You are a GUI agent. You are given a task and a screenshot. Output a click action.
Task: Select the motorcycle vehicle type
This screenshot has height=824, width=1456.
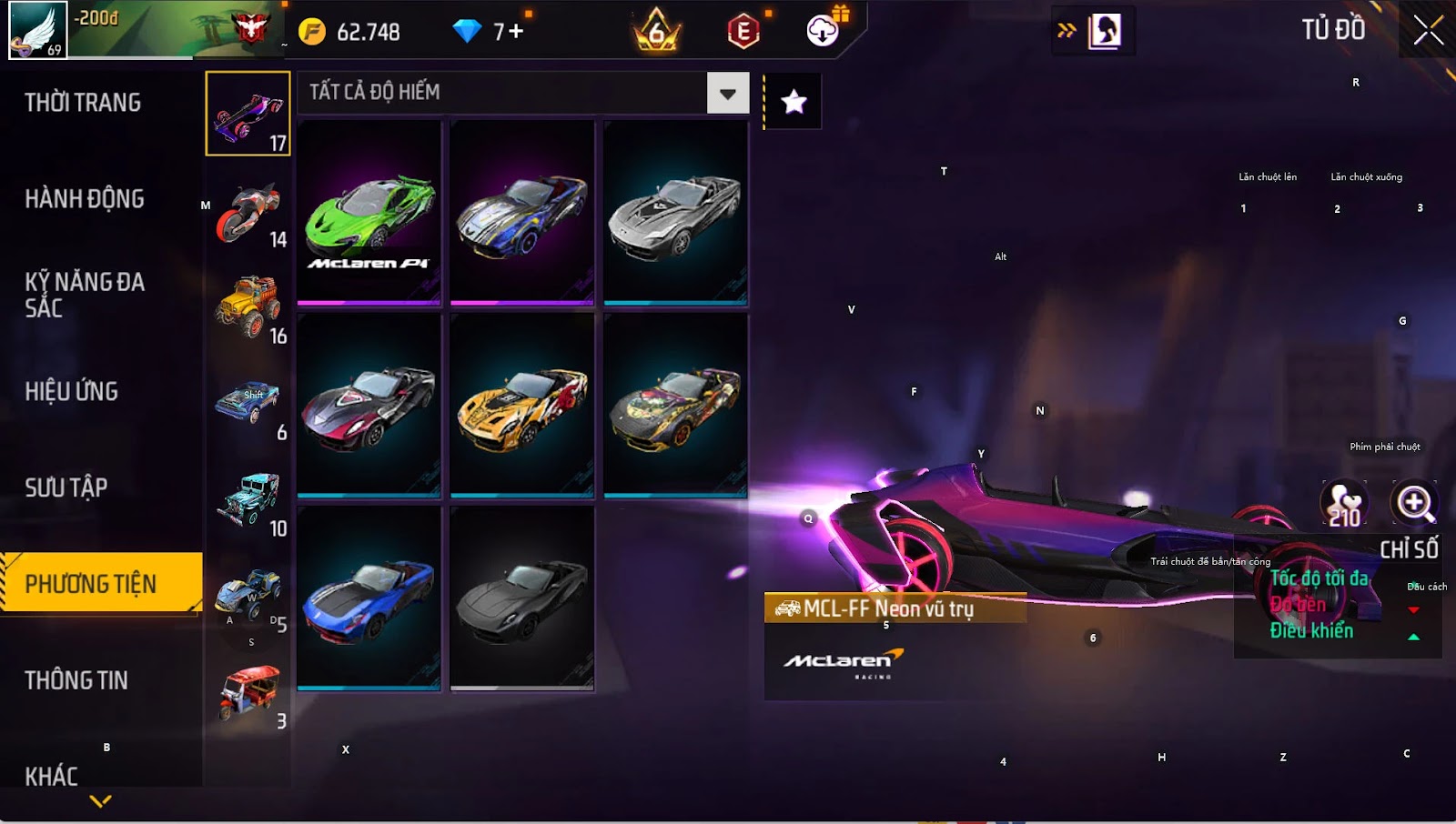pyautogui.click(x=248, y=214)
